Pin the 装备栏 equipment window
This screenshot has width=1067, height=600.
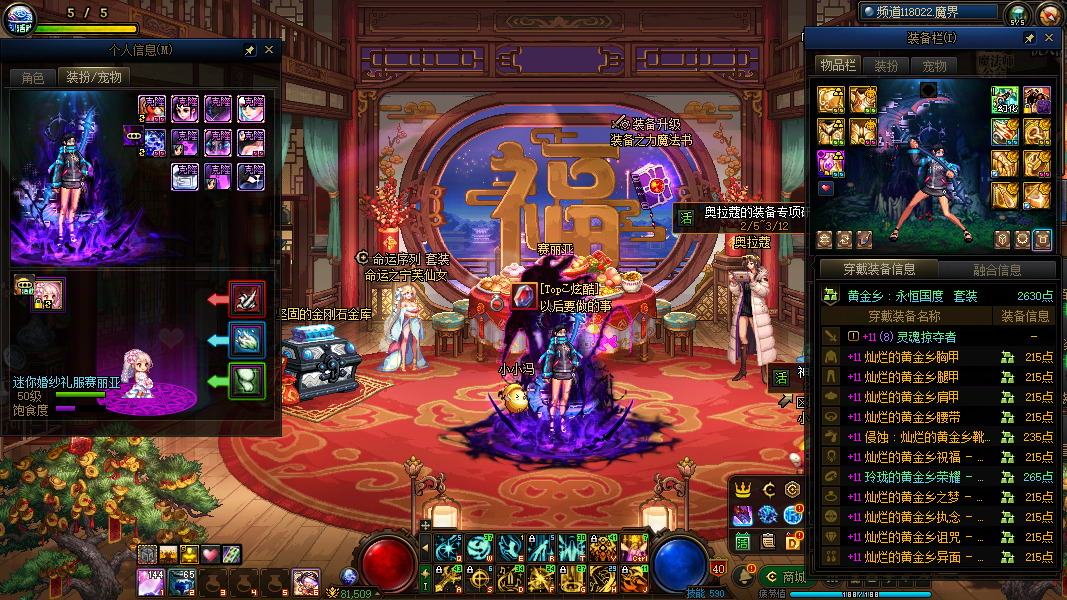click(1029, 38)
